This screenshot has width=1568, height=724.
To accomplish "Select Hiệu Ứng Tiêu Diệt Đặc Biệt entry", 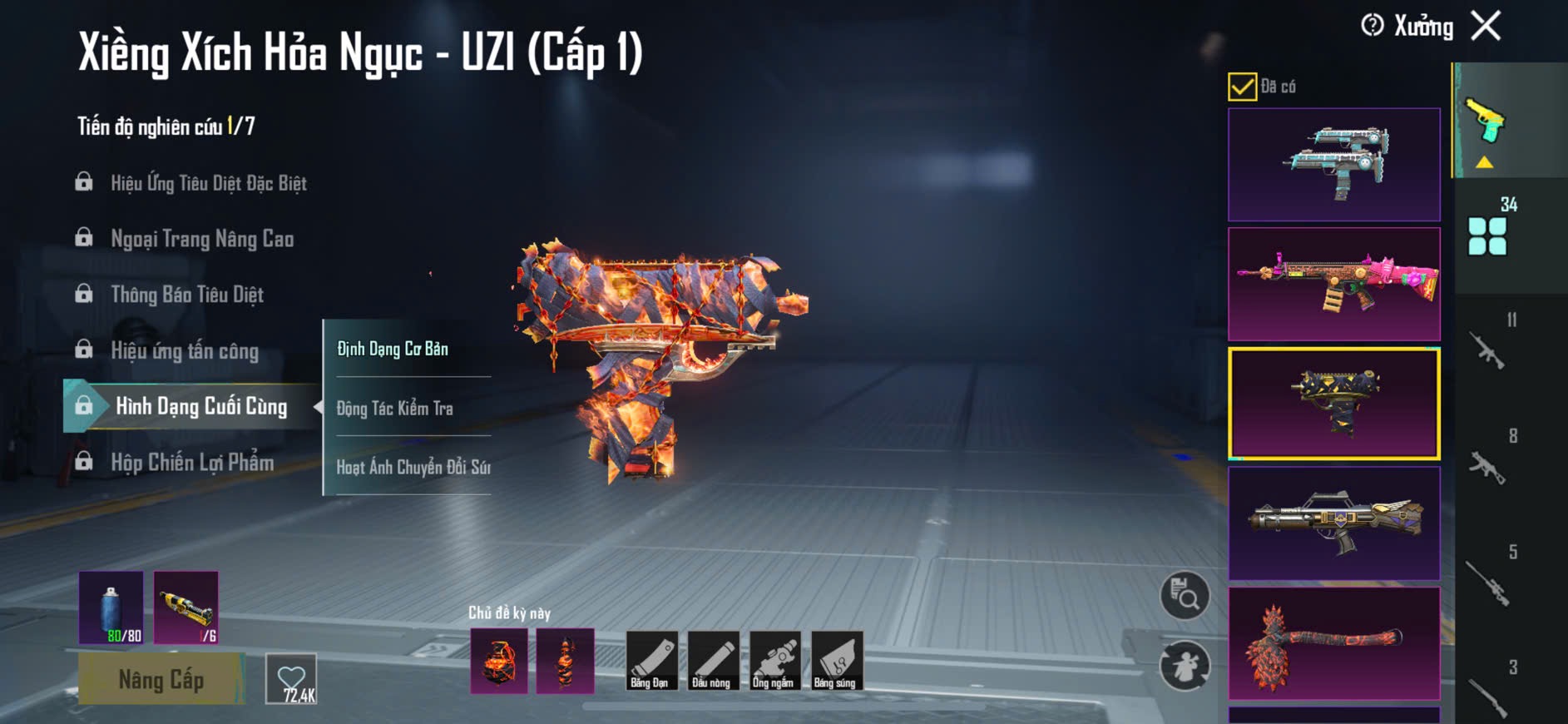I will (x=208, y=183).
